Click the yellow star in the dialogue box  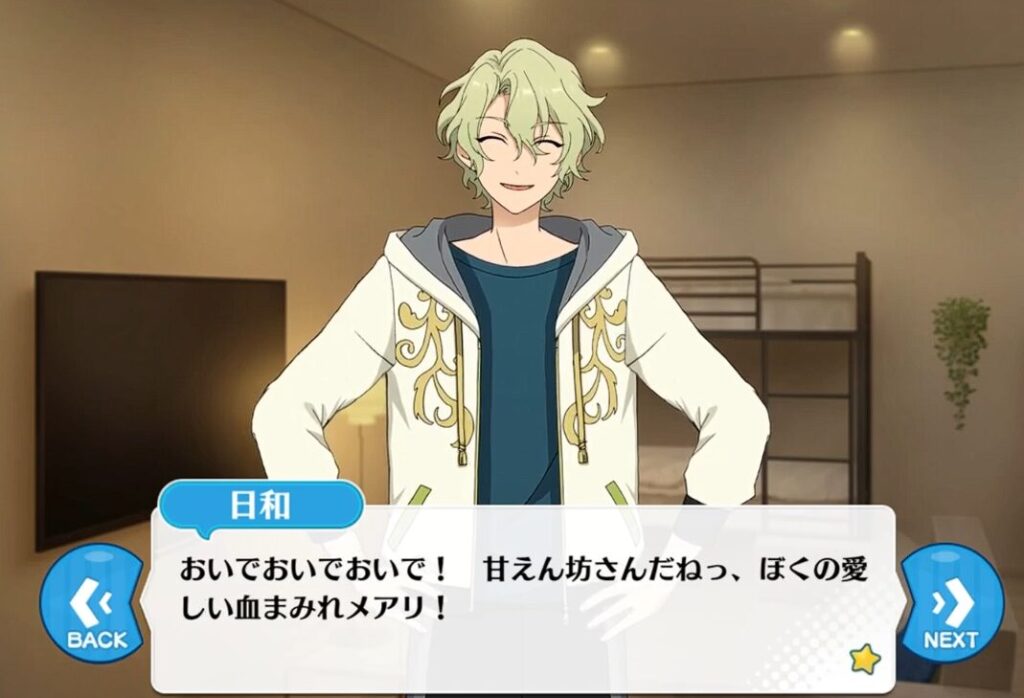tap(863, 658)
